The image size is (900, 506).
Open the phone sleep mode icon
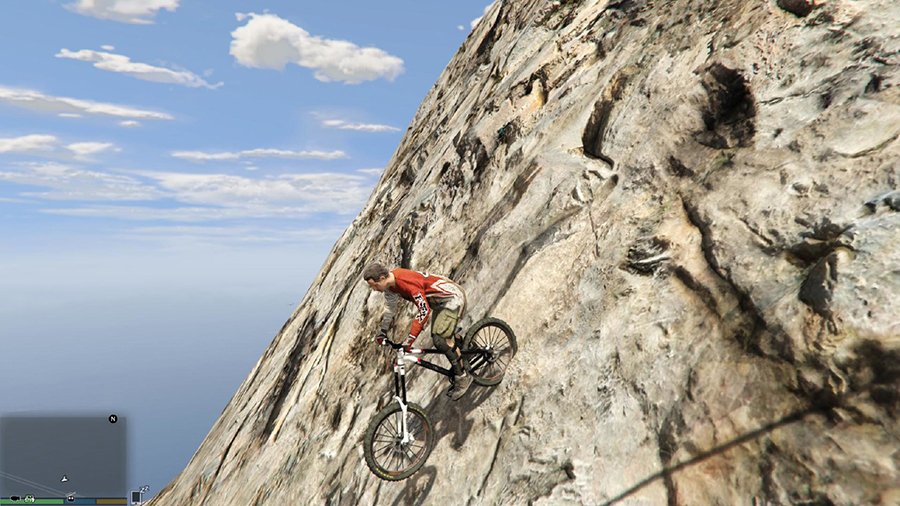(x=137, y=495)
